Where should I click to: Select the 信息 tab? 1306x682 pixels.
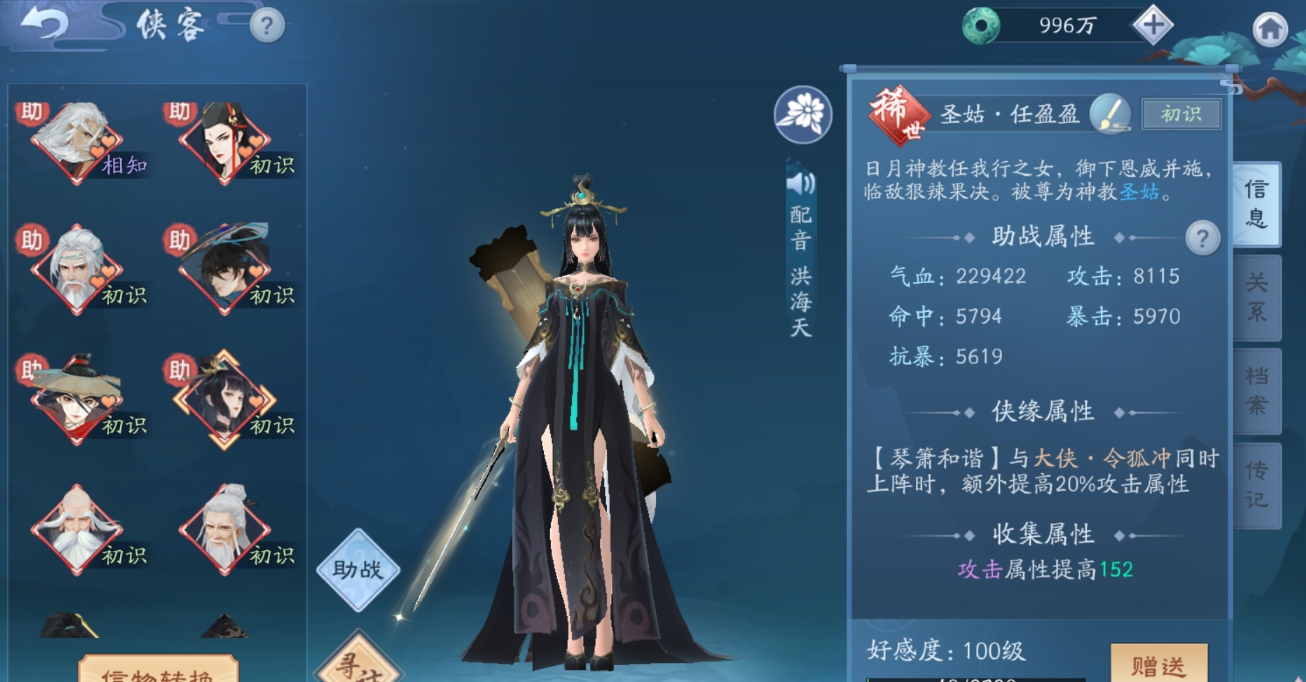click(x=1256, y=204)
